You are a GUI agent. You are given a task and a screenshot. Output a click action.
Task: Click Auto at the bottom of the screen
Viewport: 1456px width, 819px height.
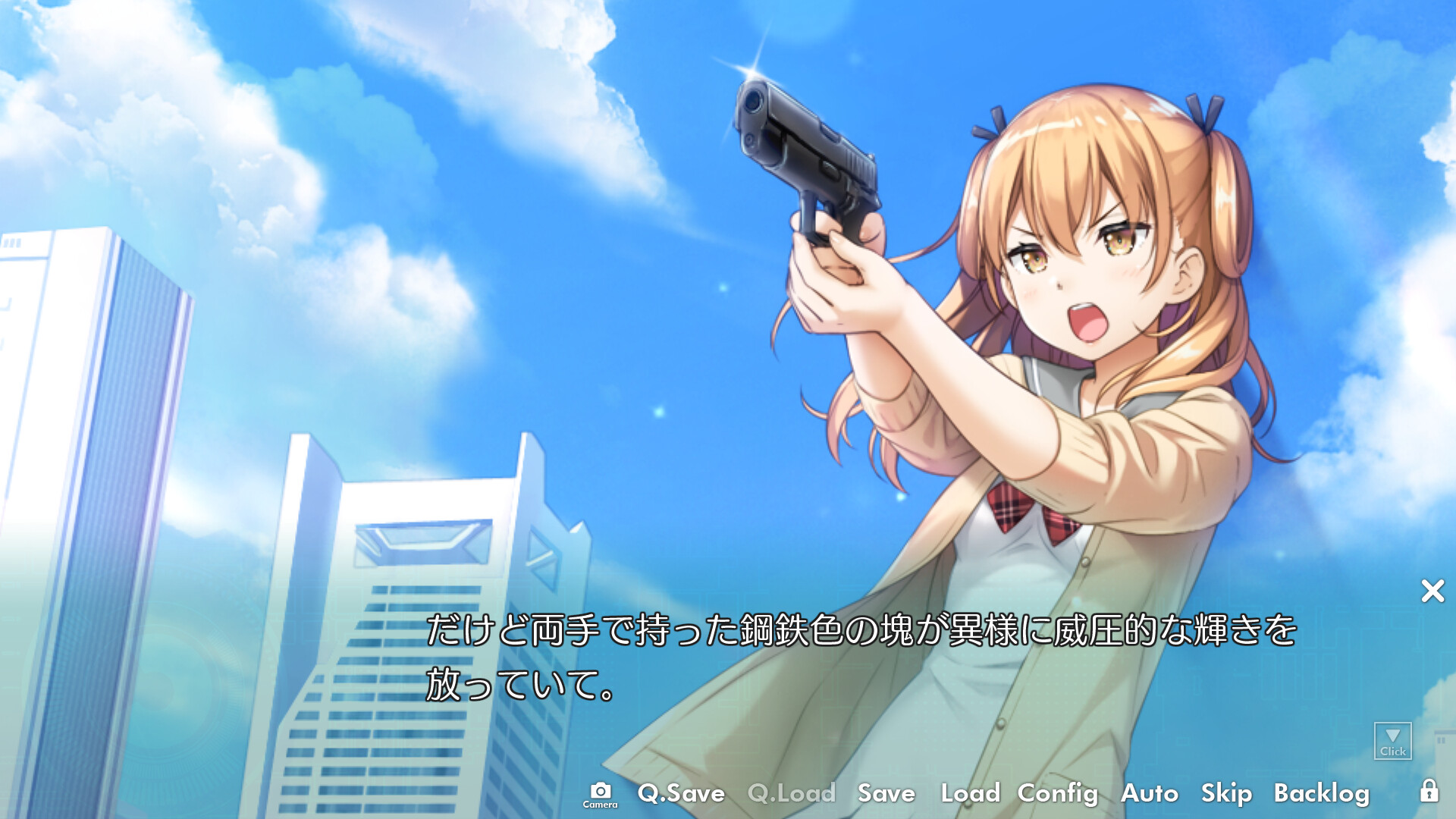(1148, 794)
